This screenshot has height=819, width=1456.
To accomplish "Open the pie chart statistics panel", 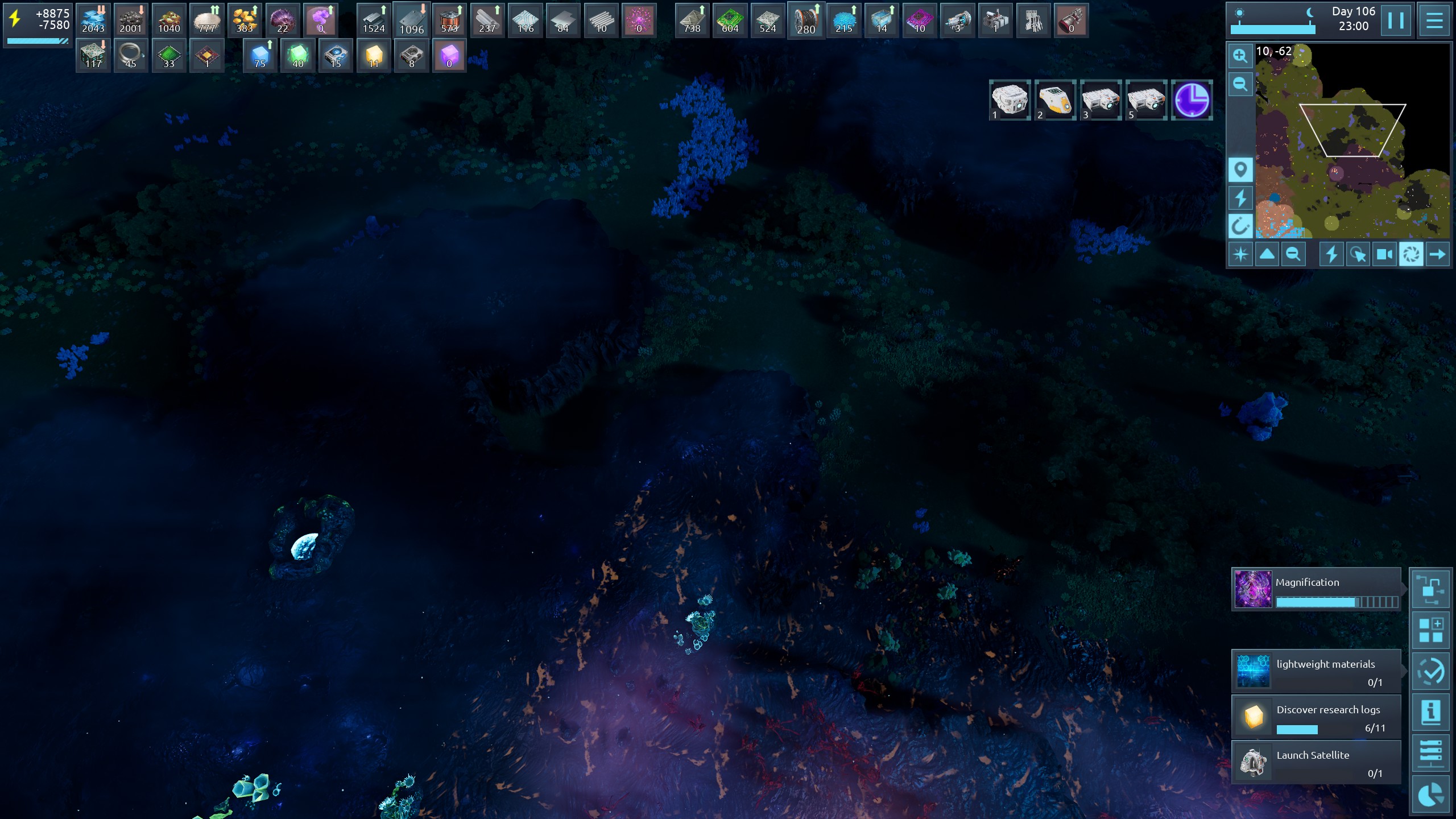I will point(1430,795).
